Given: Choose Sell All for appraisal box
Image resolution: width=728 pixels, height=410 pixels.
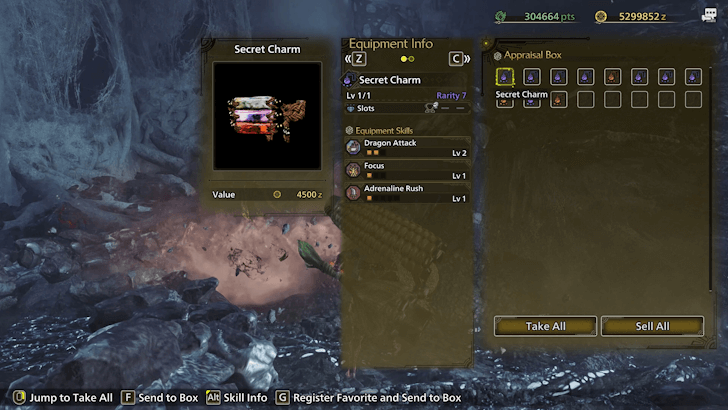Looking at the screenshot, I should coord(652,326).
